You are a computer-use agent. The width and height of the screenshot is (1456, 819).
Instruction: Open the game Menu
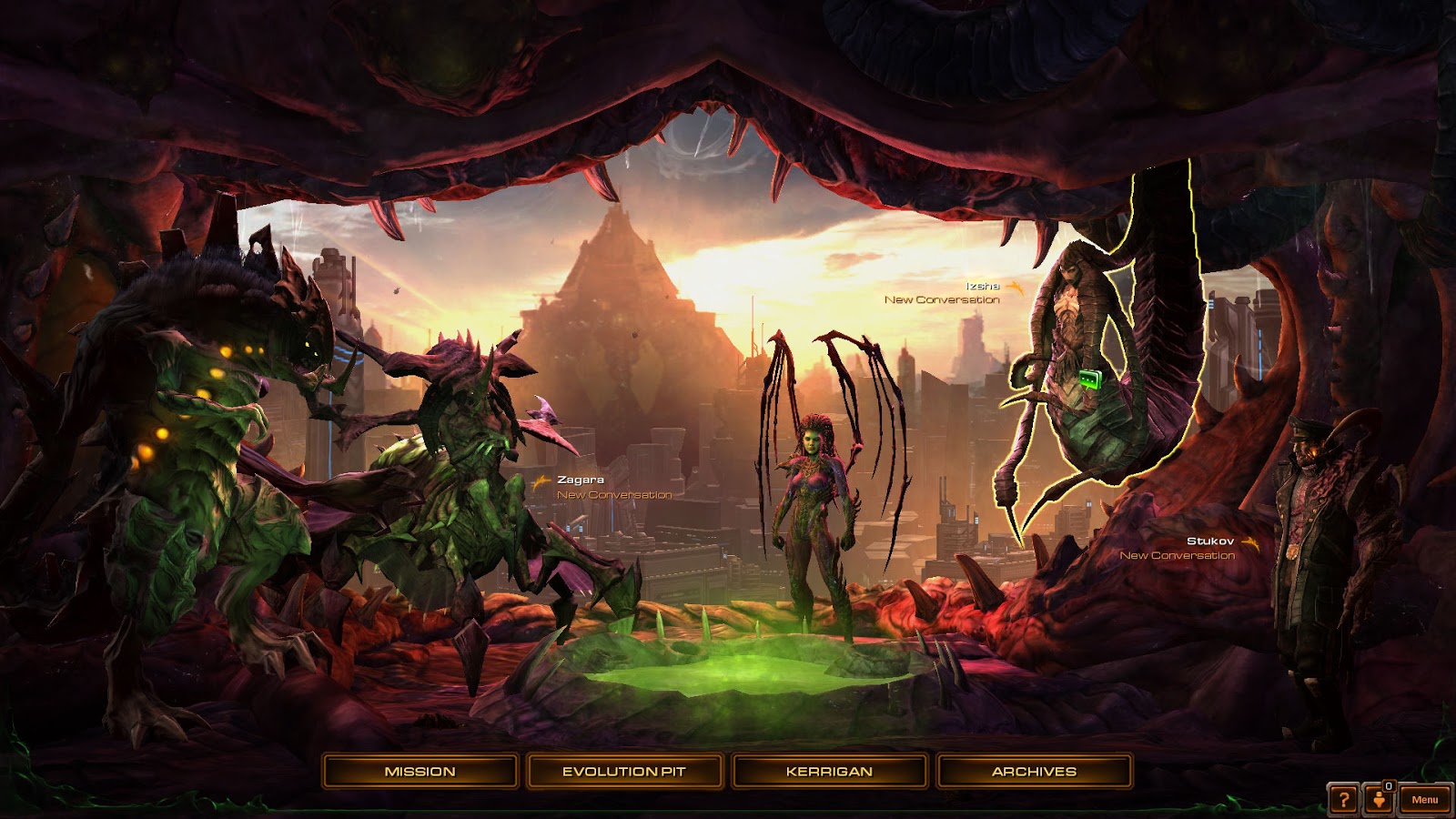coord(1424,800)
